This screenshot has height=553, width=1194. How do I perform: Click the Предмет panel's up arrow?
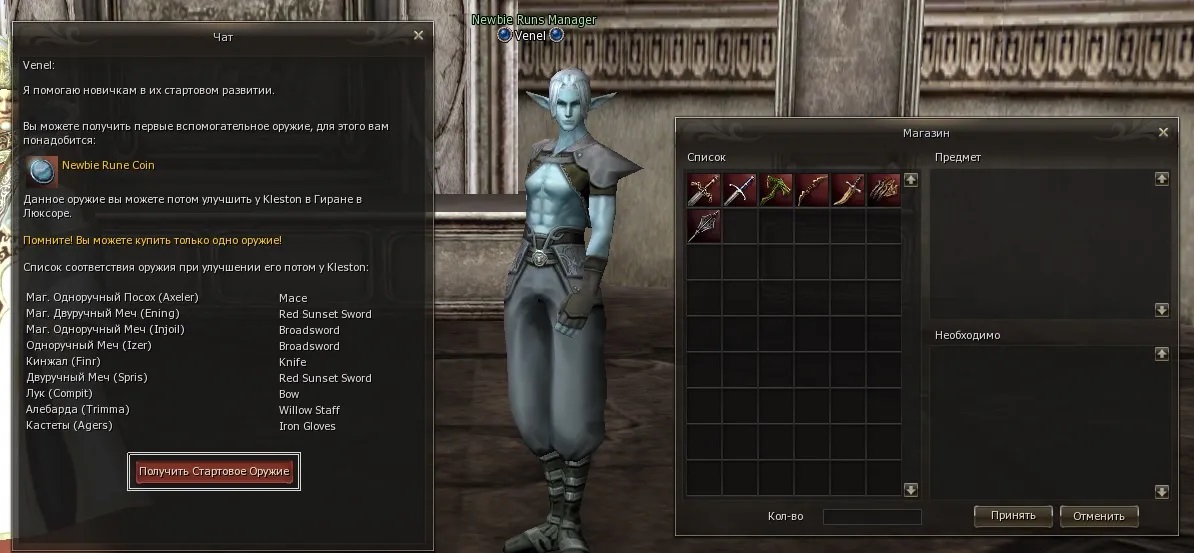[x=1161, y=179]
